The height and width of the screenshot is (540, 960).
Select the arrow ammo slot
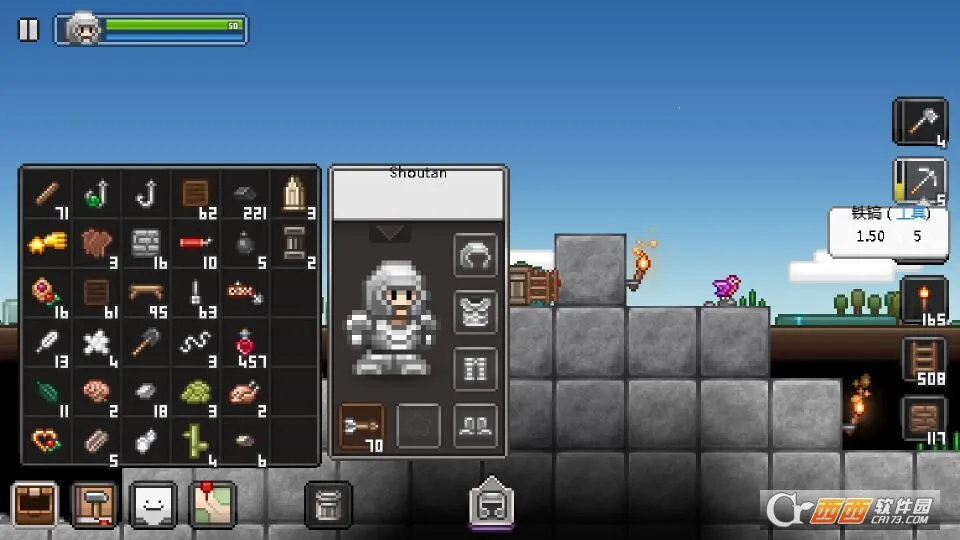(362, 426)
